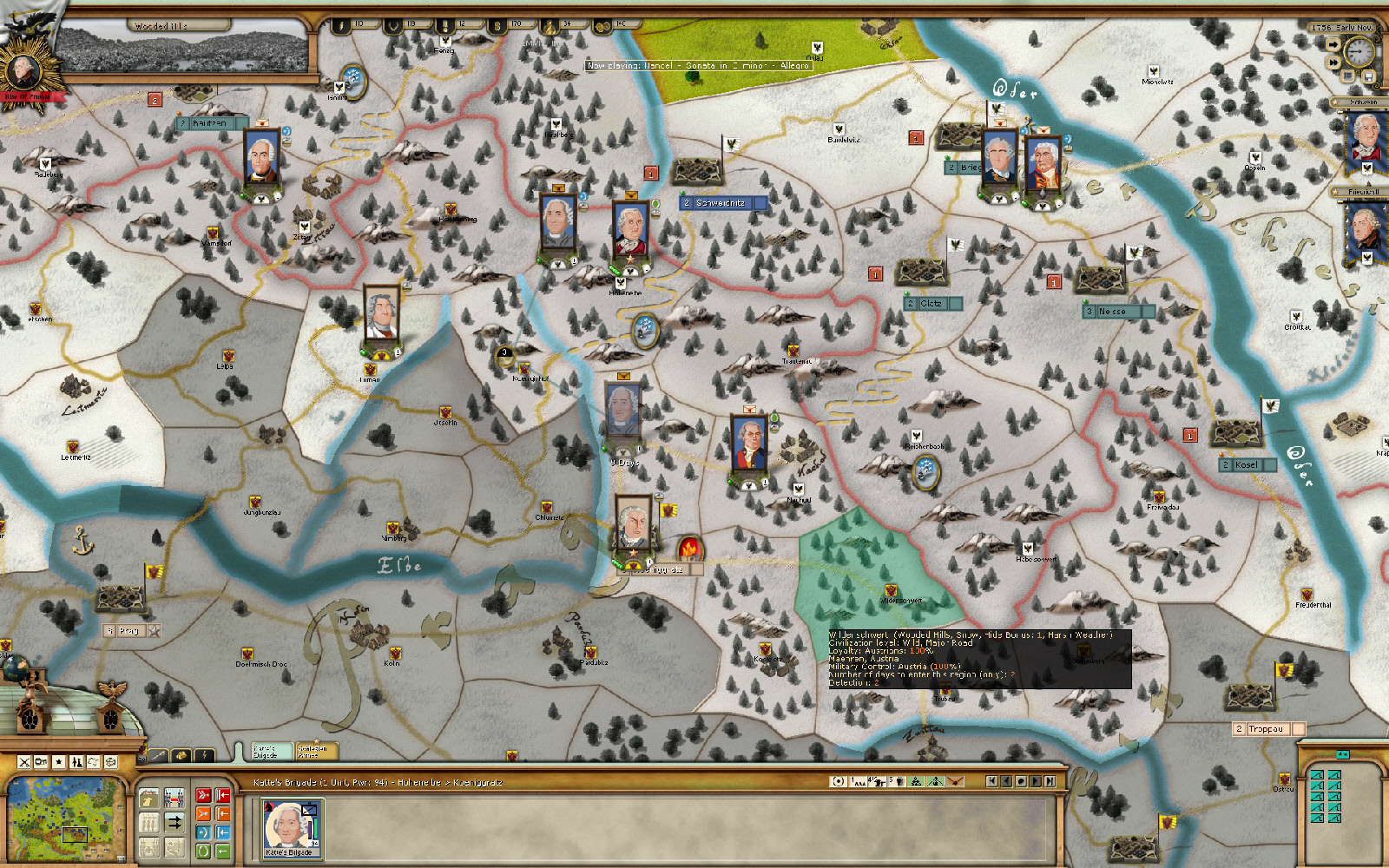Open the minimap of Central Europe
This screenshot has width=1389, height=868.
point(64,819)
